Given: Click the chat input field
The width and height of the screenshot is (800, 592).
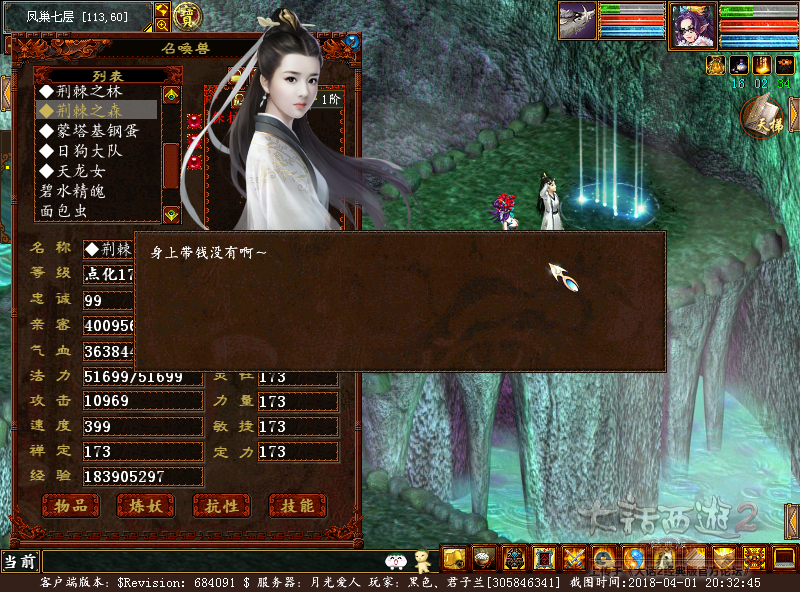Looking at the screenshot, I should (210, 561).
